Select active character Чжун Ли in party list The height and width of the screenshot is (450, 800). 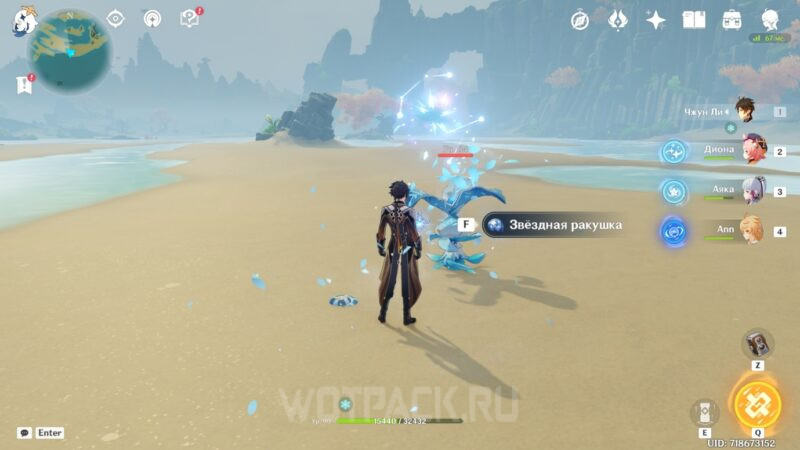pyautogui.click(x=743, y=111)
